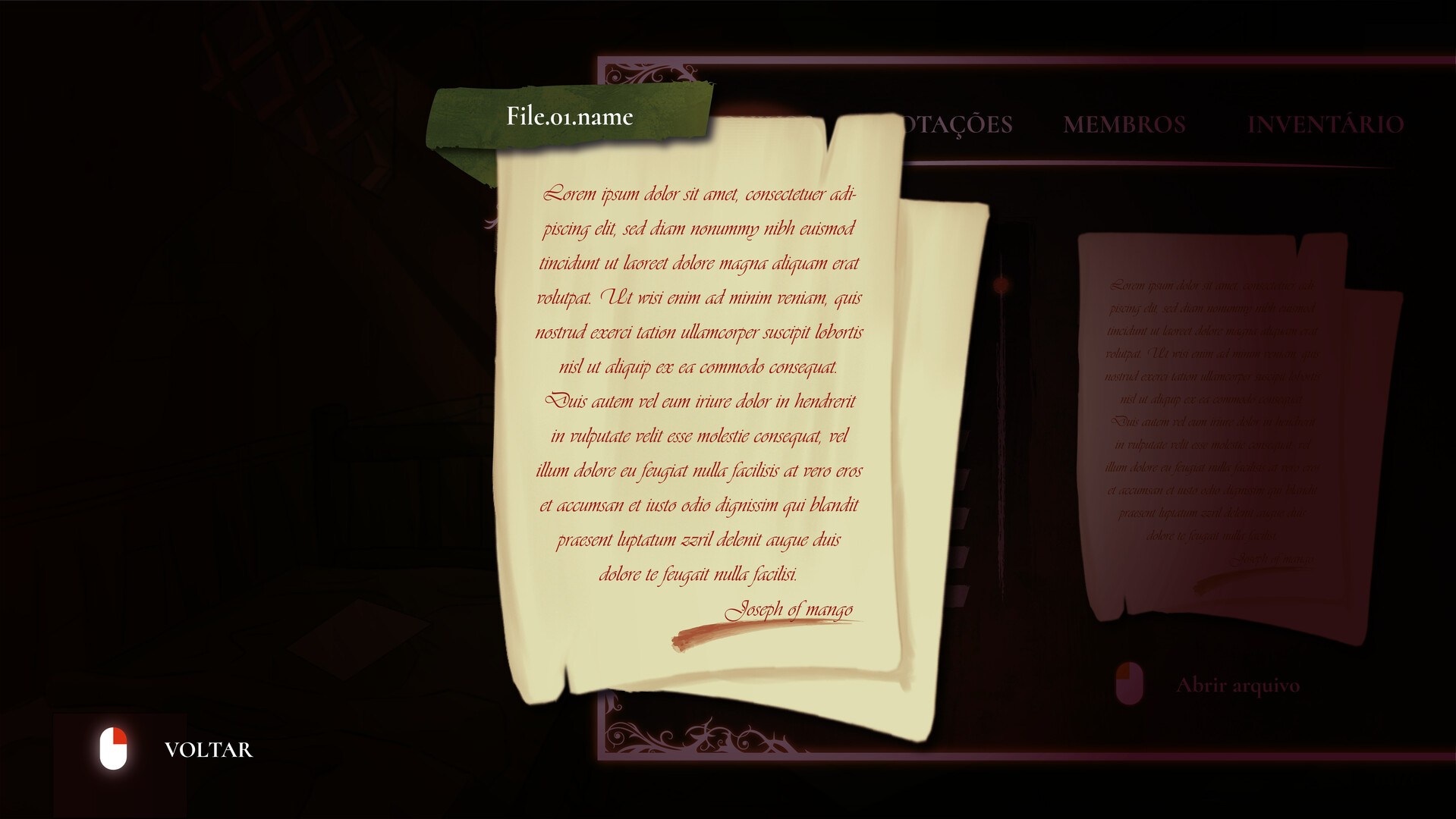The height and width of the screenshot is (819, 1456).
Task: Switch to the MEMBROS tab
Action: click(x=1124, y=124)
